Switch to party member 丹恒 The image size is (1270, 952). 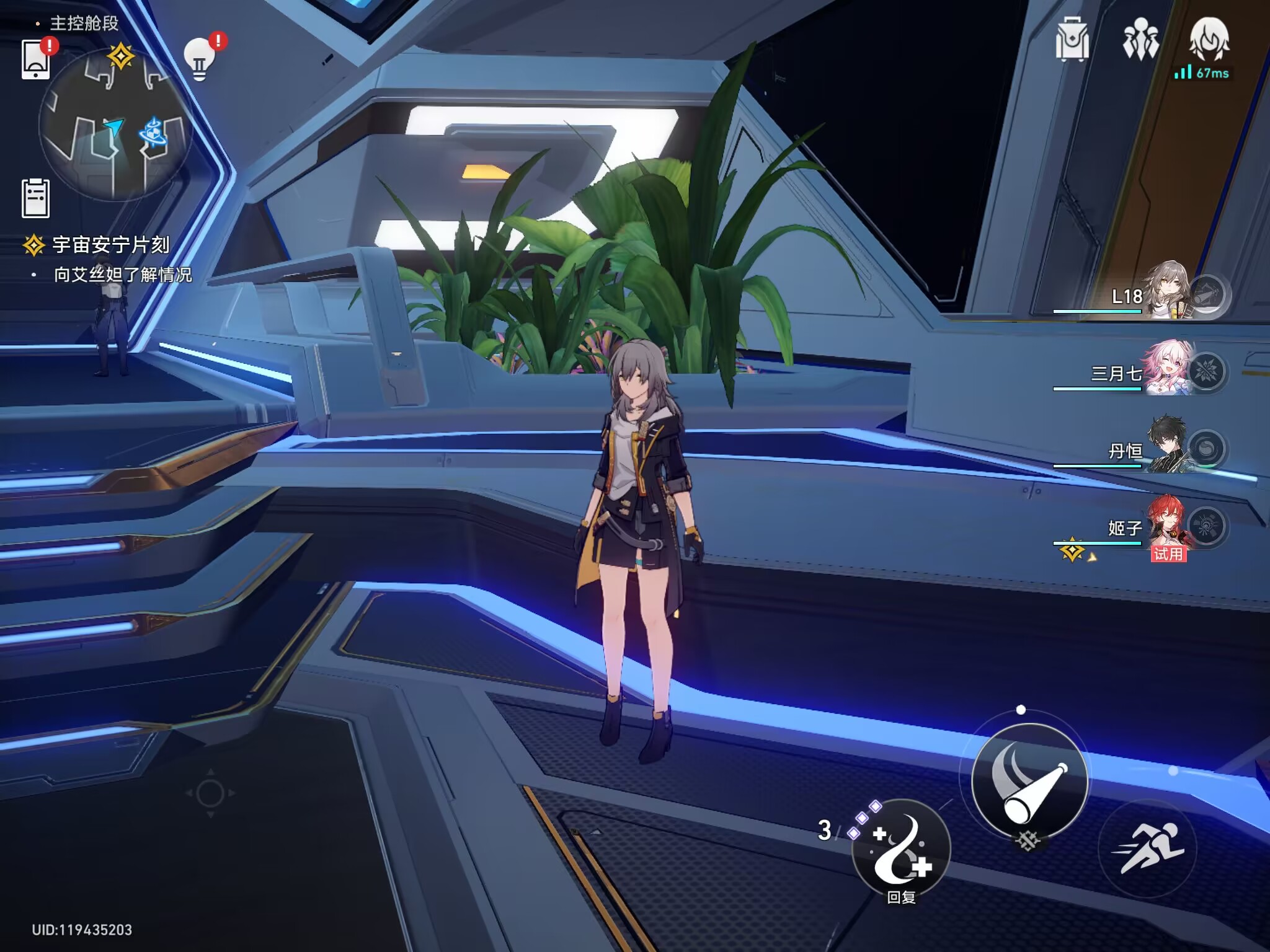point(1166,447)
